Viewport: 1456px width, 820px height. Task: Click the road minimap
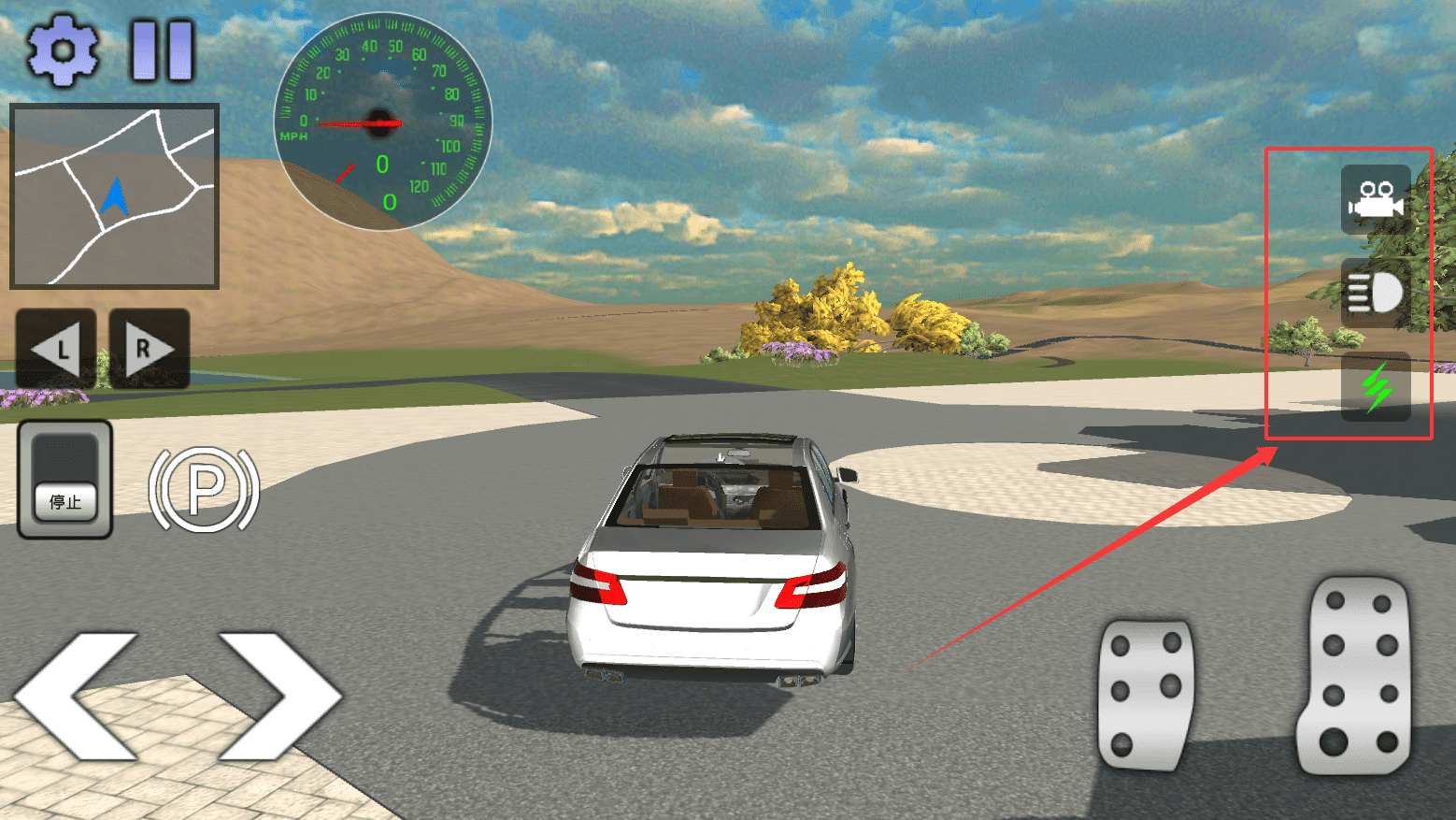point(114,195)
